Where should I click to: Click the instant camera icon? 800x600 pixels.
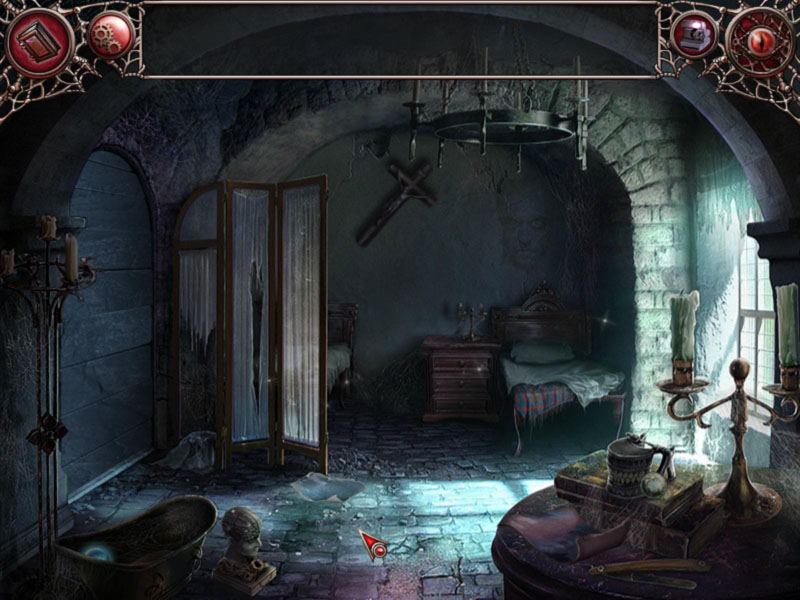click(x=692, y=36)
